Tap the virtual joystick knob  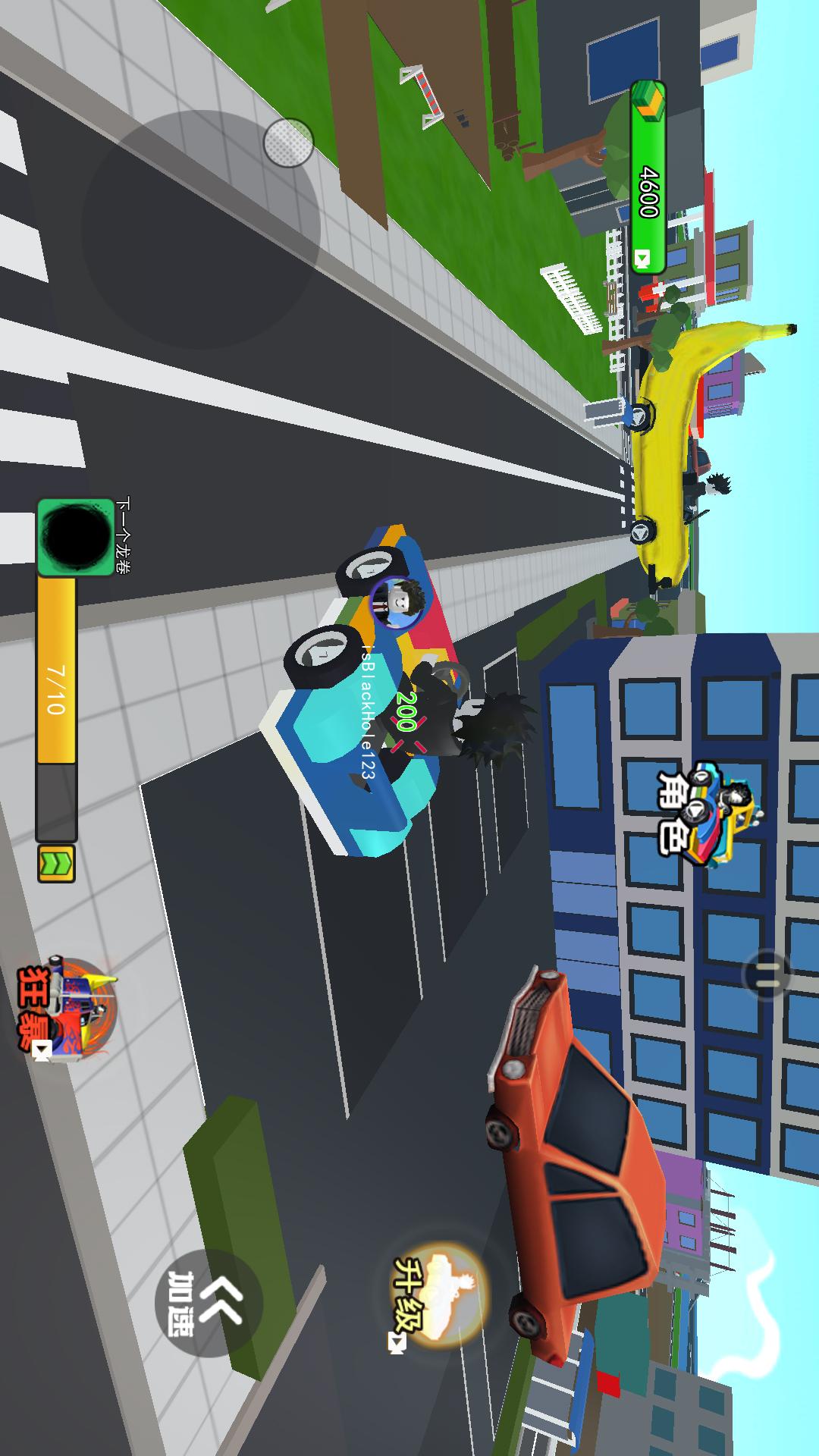coord(289,142)
